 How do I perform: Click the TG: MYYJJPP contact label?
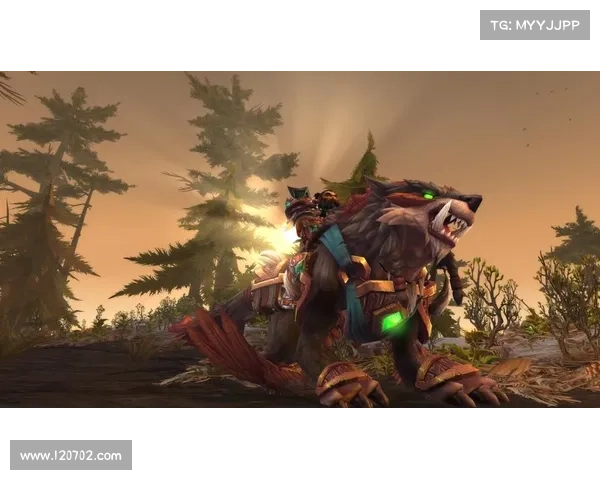pyautogui.click(x=535, y=24)
